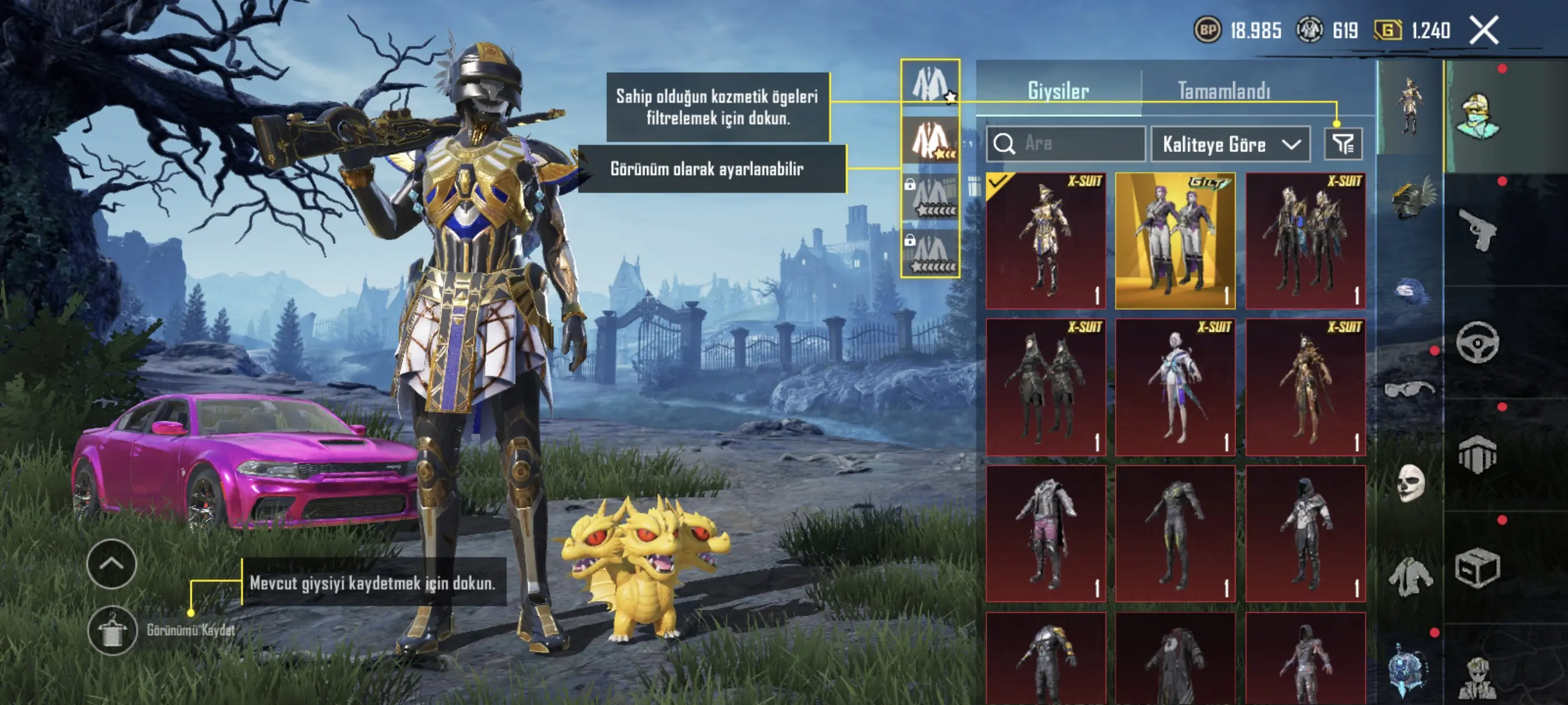Select the equipped gold X-Suit thumbnail
The width and height of the screenshot is (1568, 705).
(1046, 240)
